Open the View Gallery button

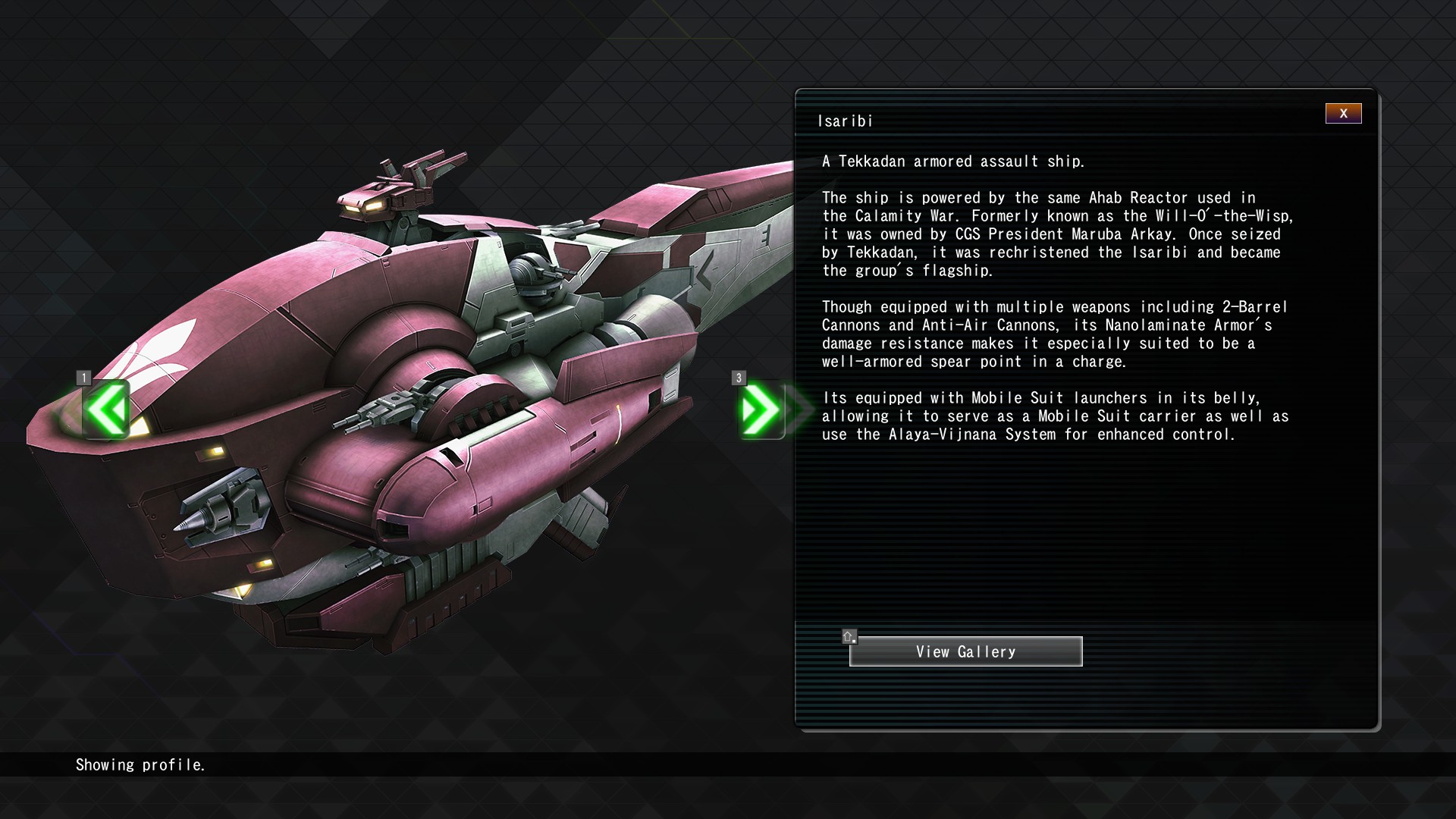965,651
